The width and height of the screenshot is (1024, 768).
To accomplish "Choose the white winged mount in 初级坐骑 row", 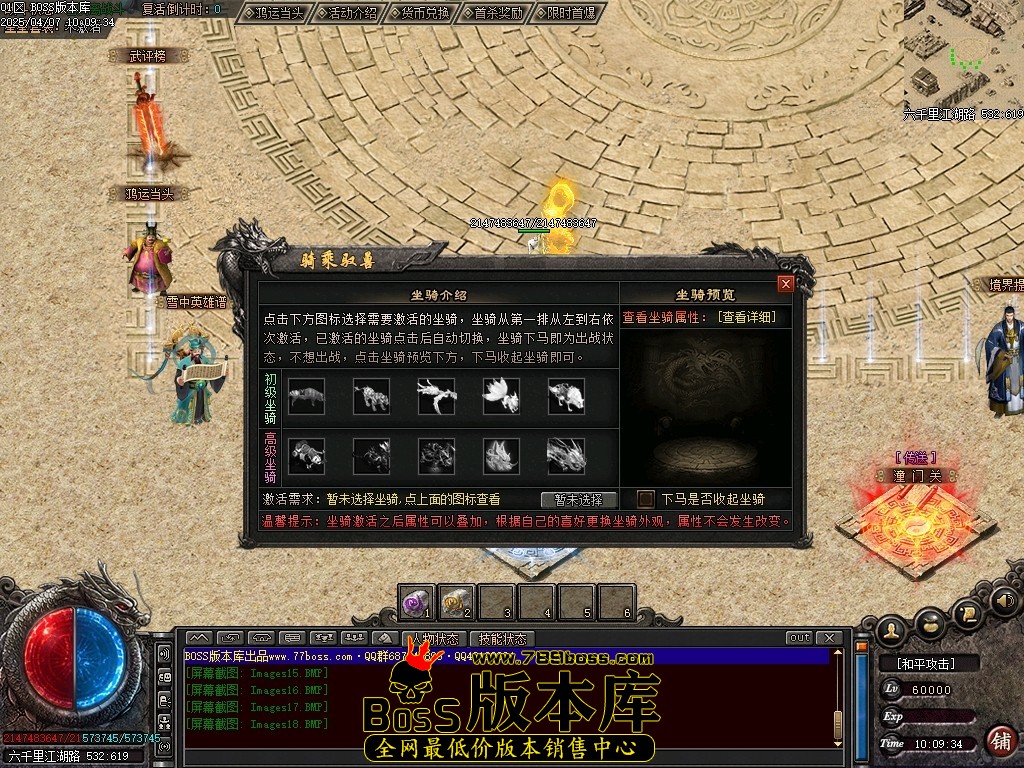I will point(501,396).
